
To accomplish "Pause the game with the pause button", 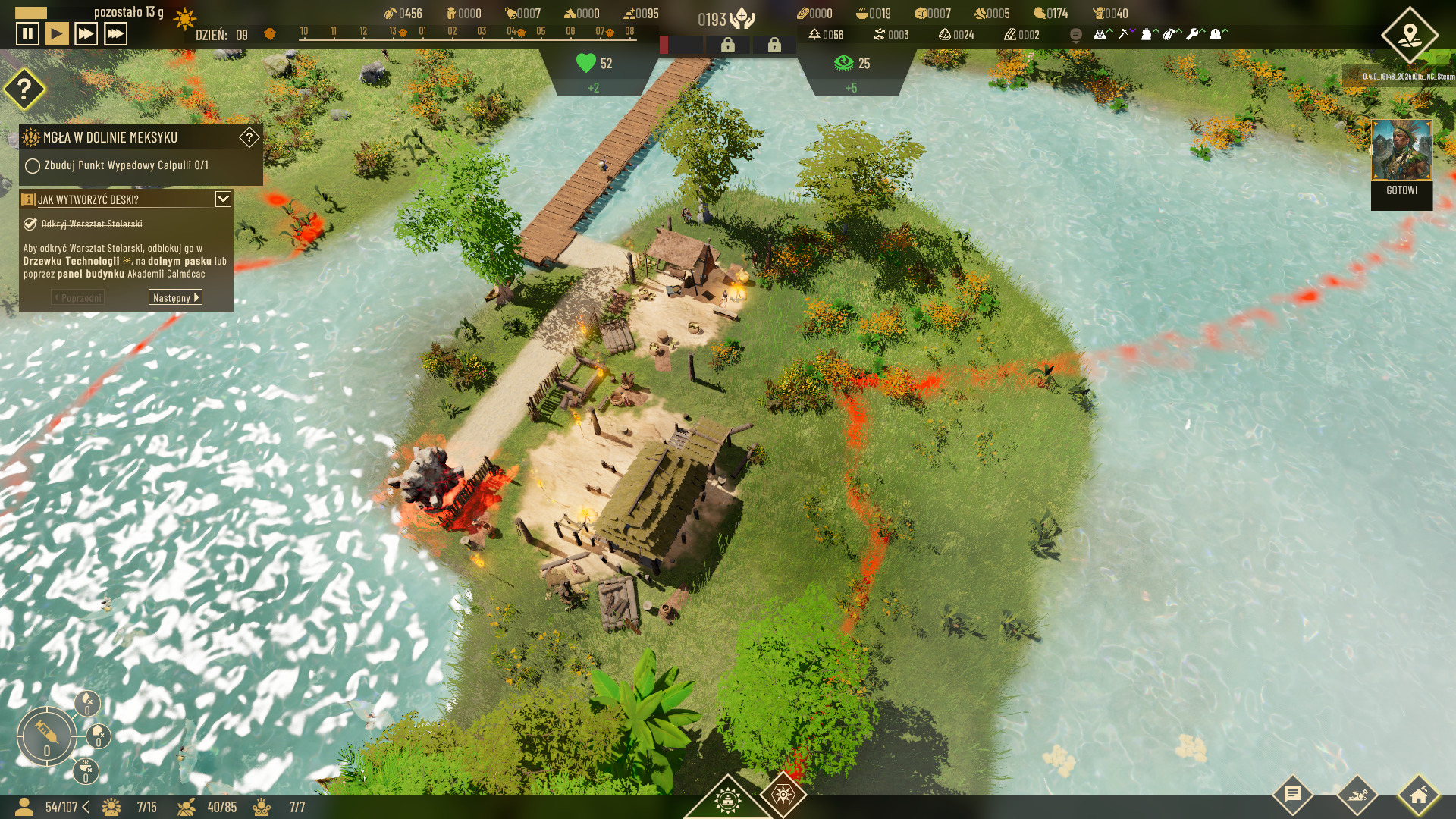I will [x=27, y=34].
